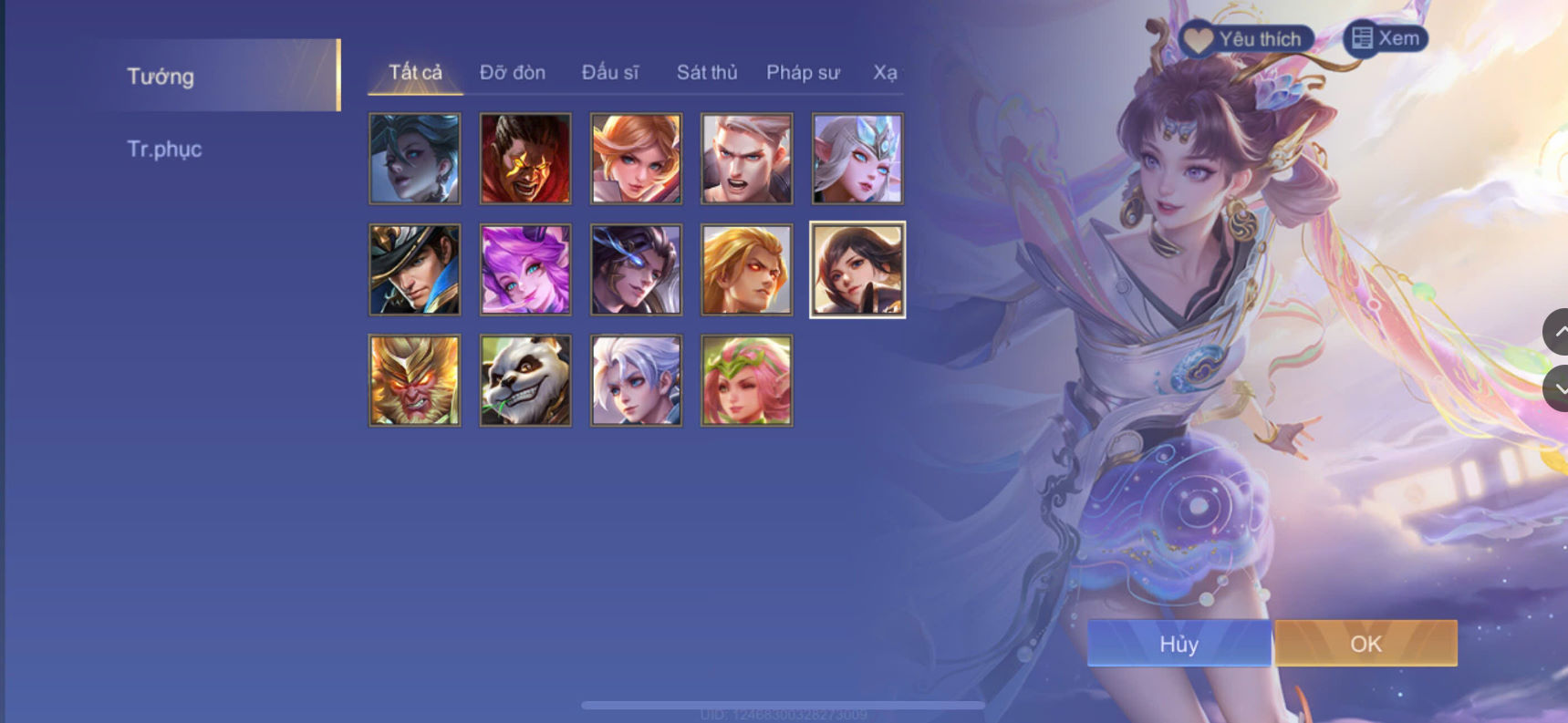Select the purple-haired elf hero portrait
The width and height of the screenshot is (1568, 723).
pyautogui.click(x=524, y=269)
